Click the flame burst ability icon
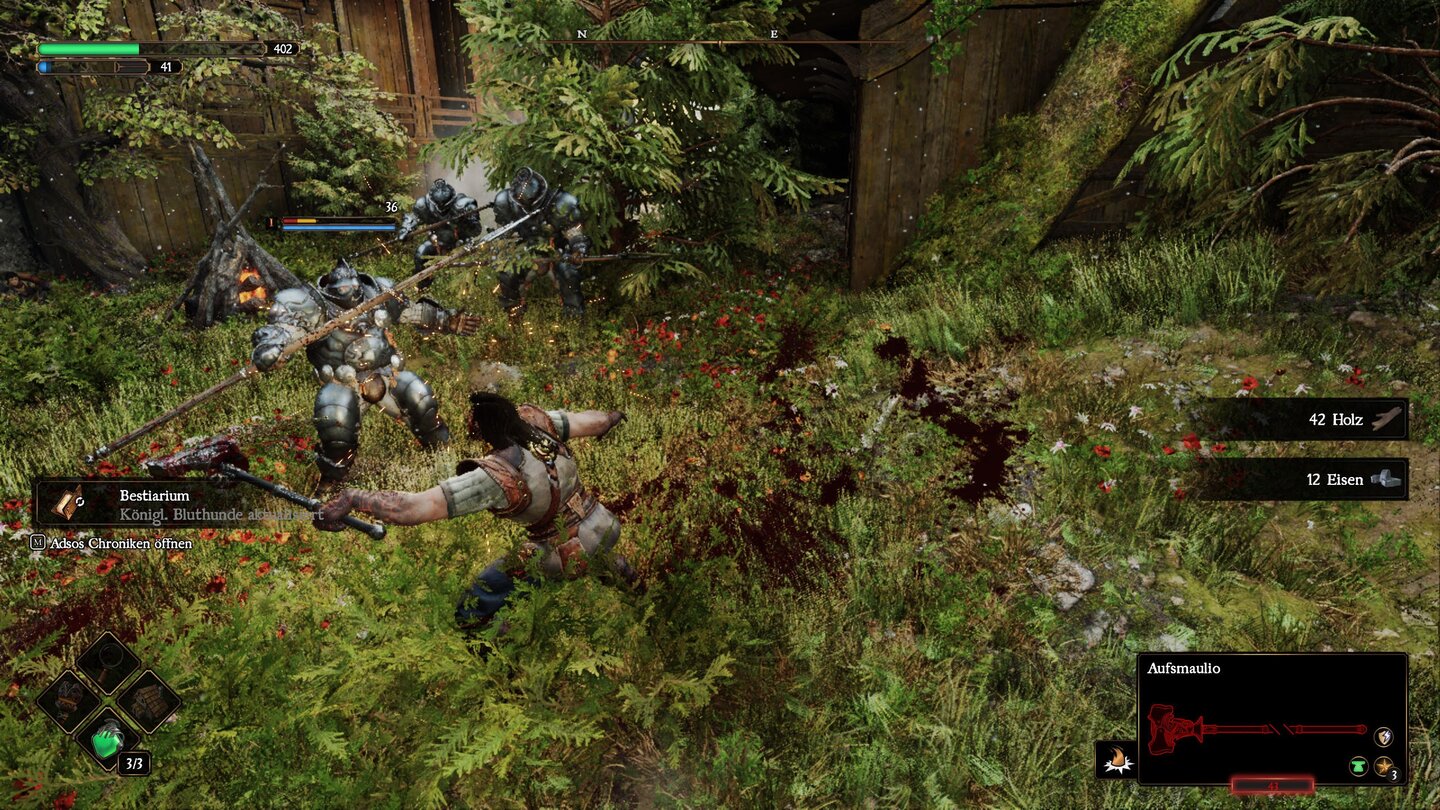 coord(1116,761)
